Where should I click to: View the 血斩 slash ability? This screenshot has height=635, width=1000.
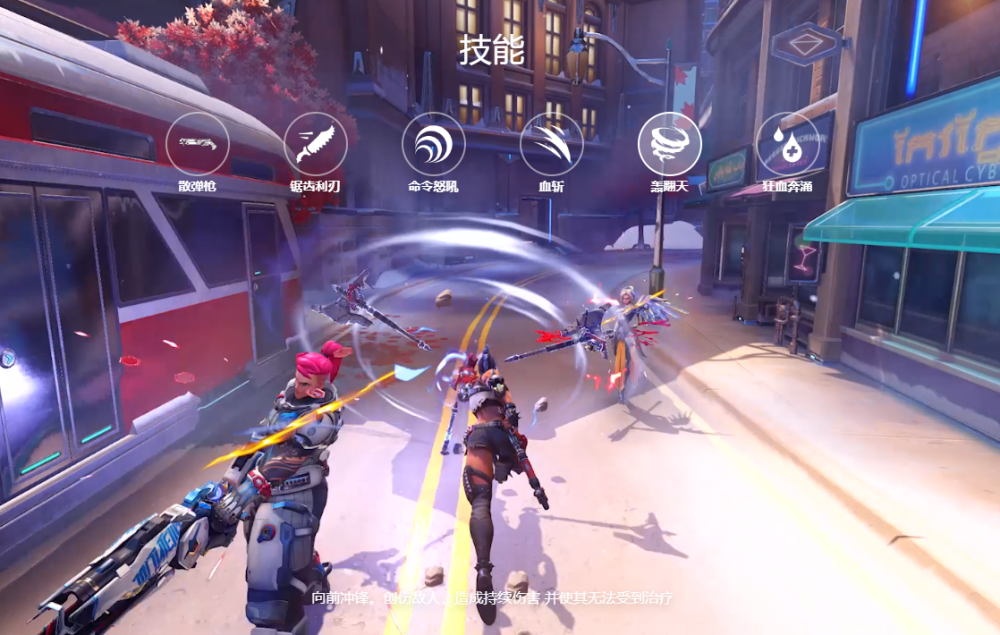551,143
